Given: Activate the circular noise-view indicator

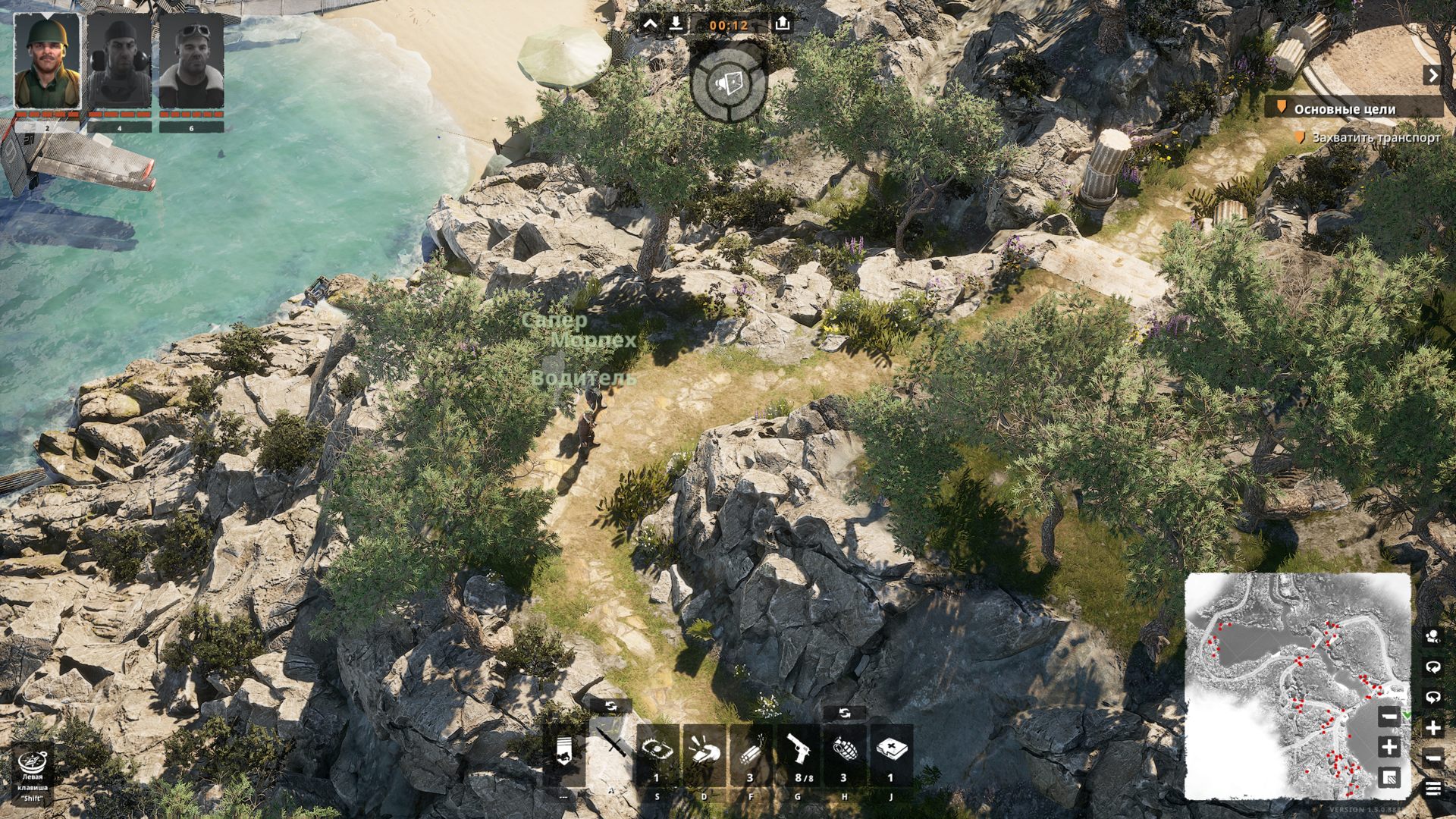Looking at the screenshot, I should point(729,83).
